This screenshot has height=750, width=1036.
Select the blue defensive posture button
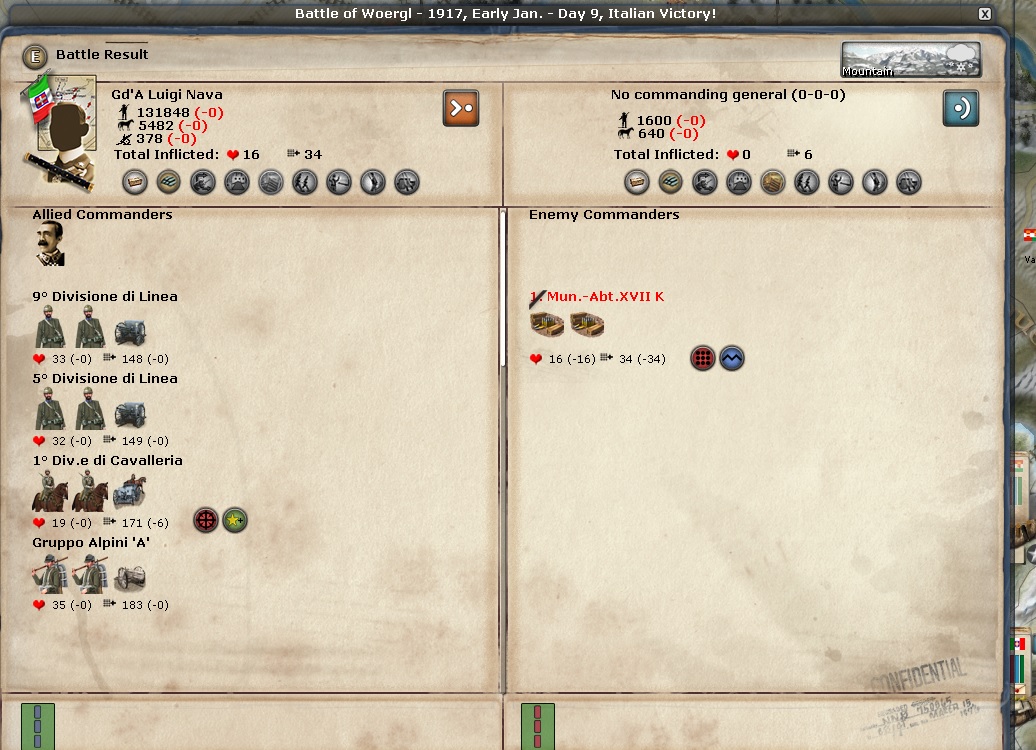(x=961, y=108)
